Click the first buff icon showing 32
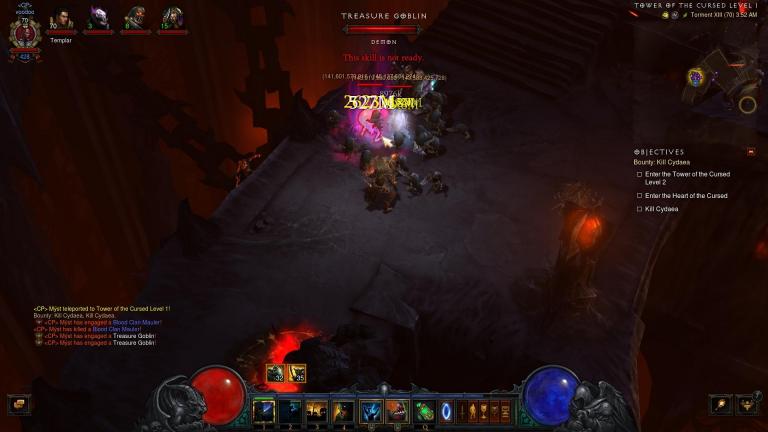The image size is (768, 432). [x=275, y=373]
